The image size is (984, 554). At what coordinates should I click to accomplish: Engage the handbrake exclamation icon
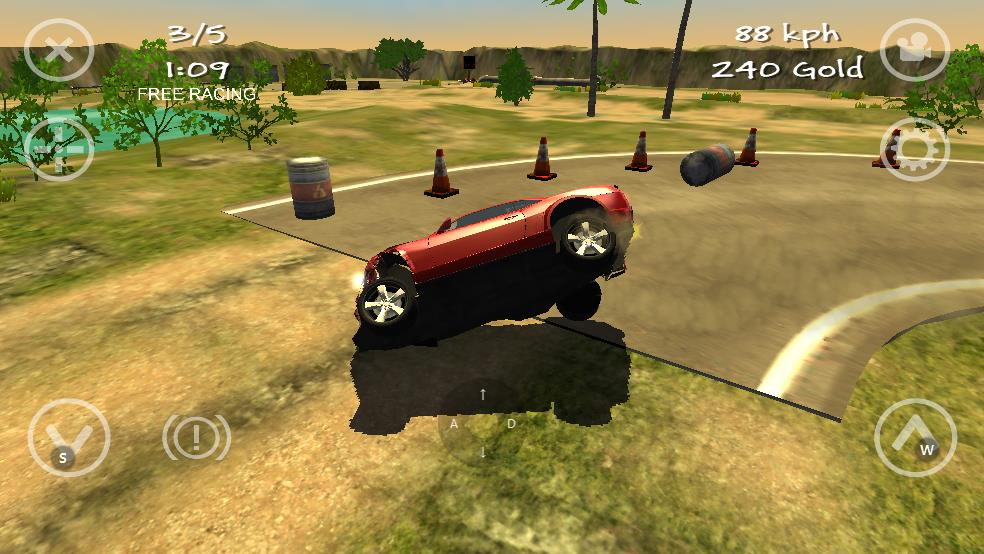click(197, 437)
